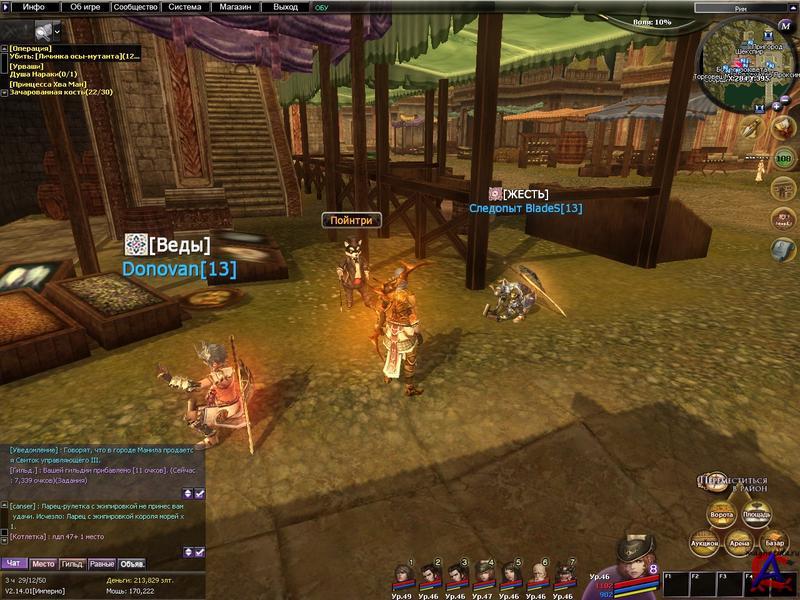Viewport: 800px width, 600px height.
Task: Move to the Арена district
Action: coord(739,543)
